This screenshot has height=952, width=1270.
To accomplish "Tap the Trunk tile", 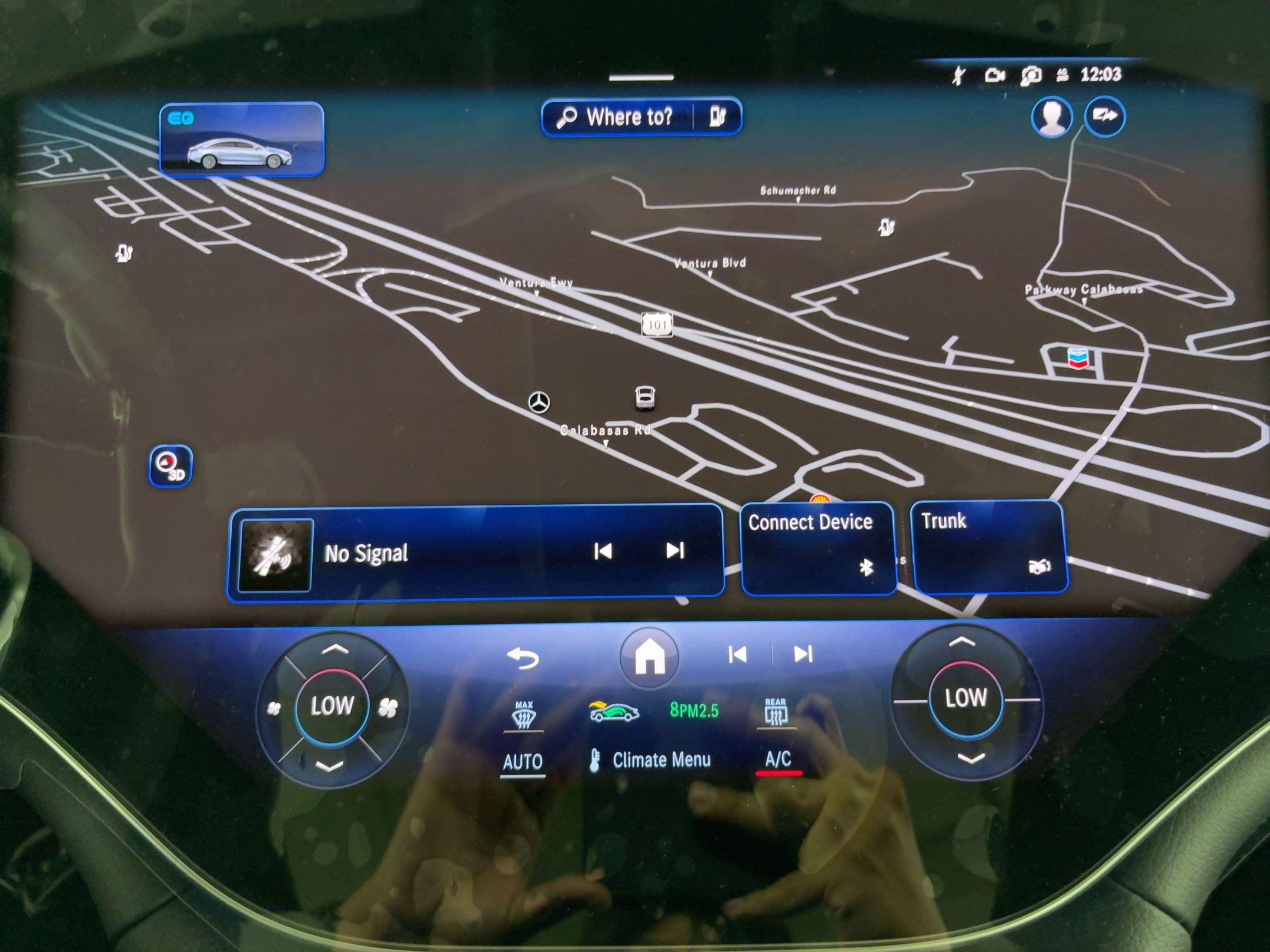I will pos(988,546).
